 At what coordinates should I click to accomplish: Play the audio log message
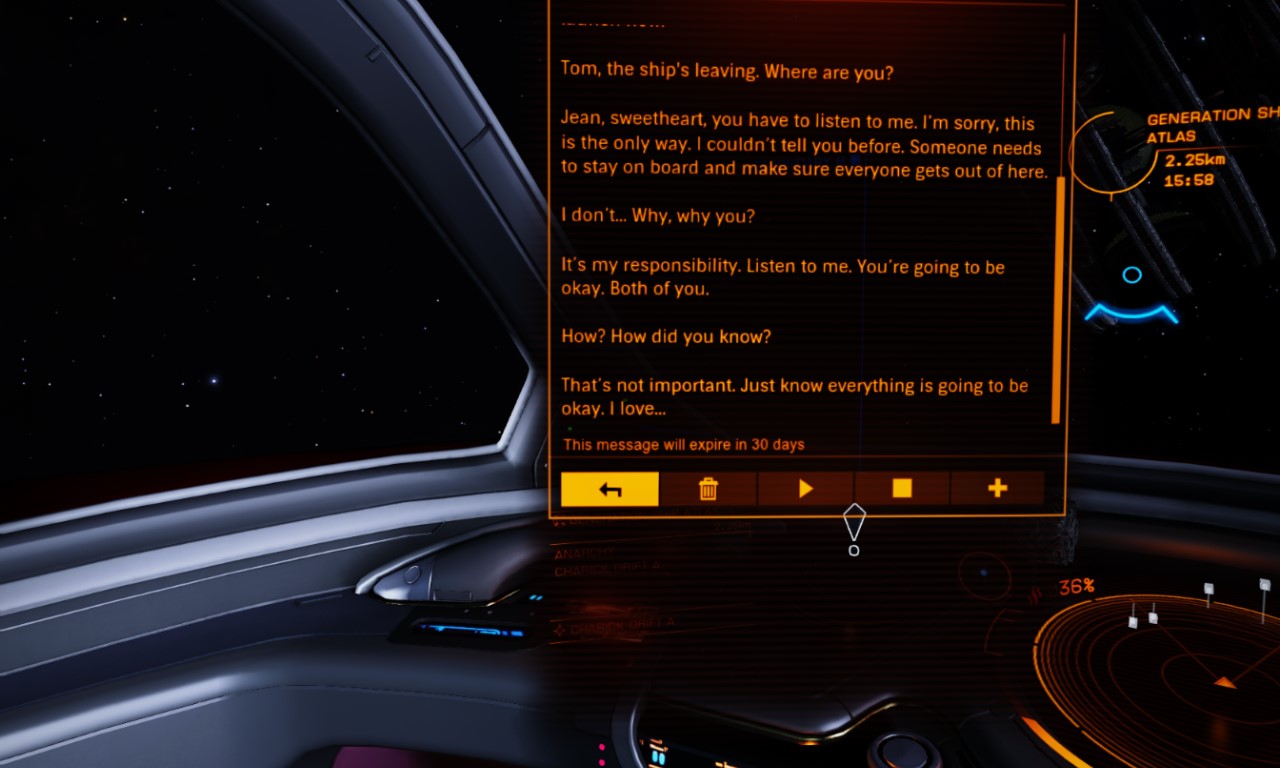point(805,489)
